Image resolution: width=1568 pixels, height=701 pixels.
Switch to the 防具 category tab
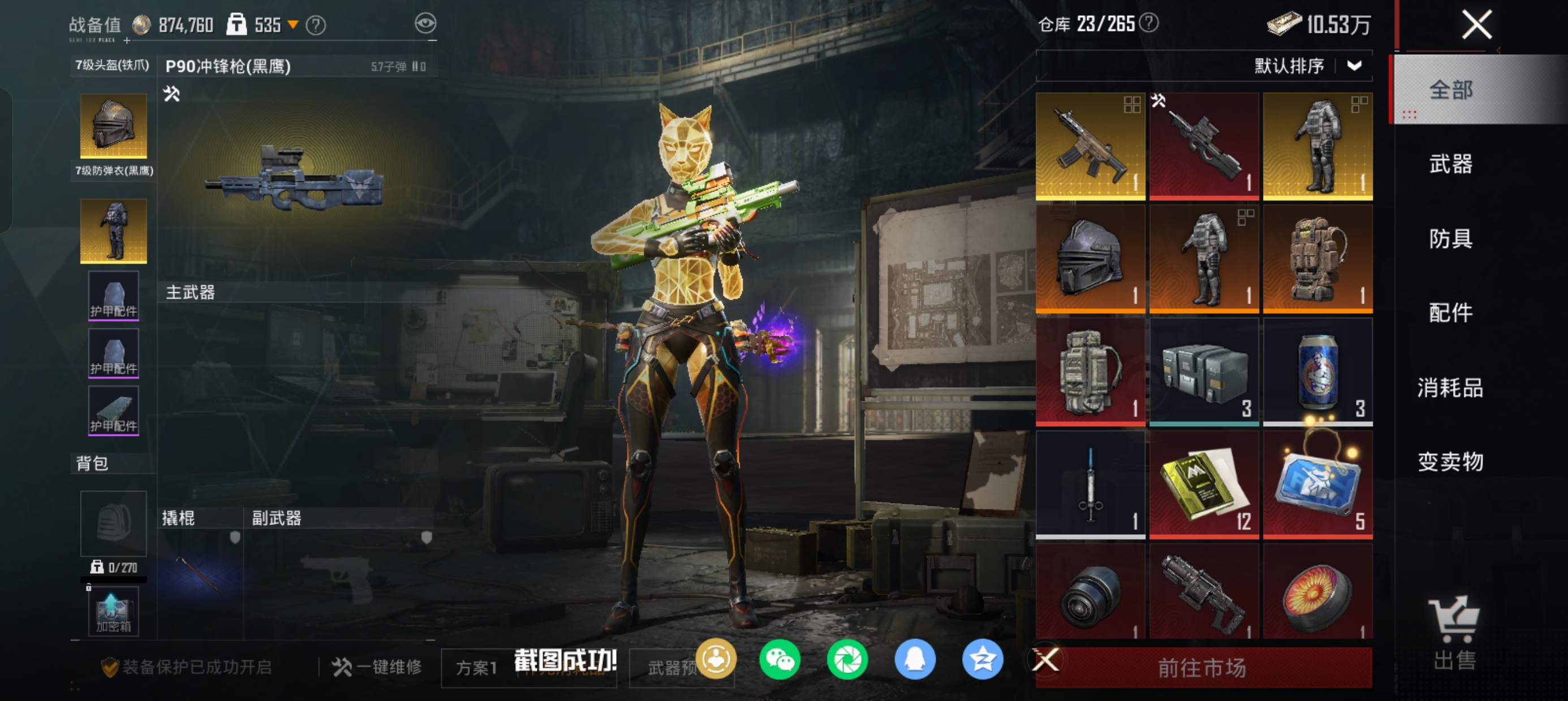click(x=1450, y=239)
